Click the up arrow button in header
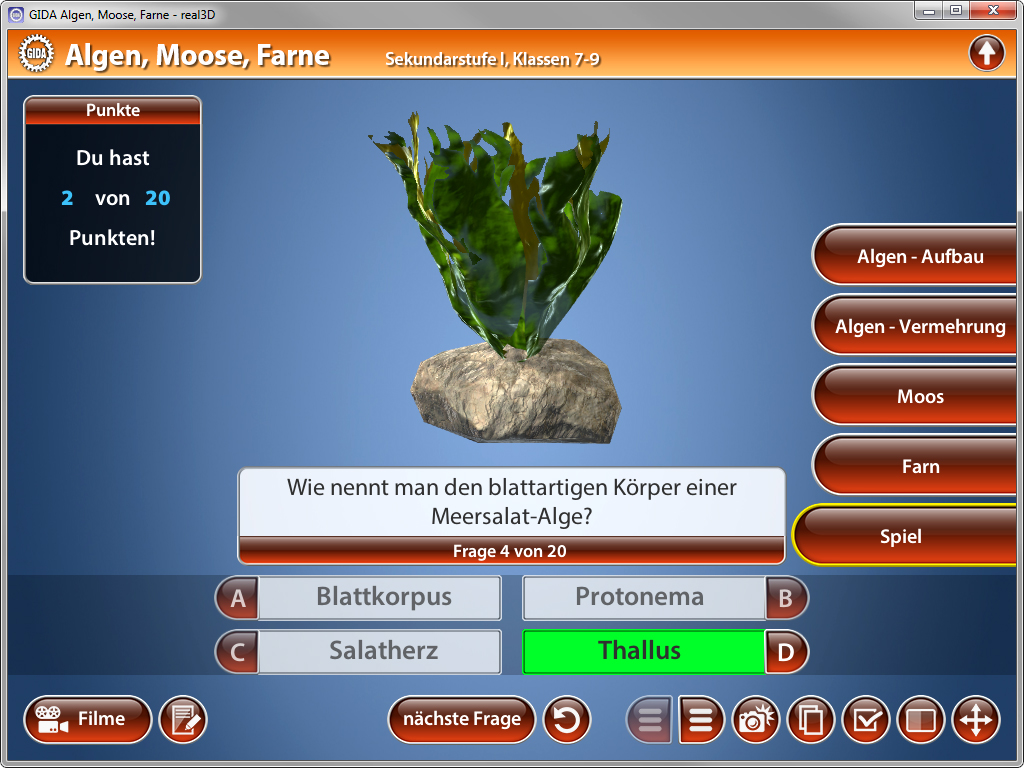The height and width of the screenshot is (768, 1024). 986,53
